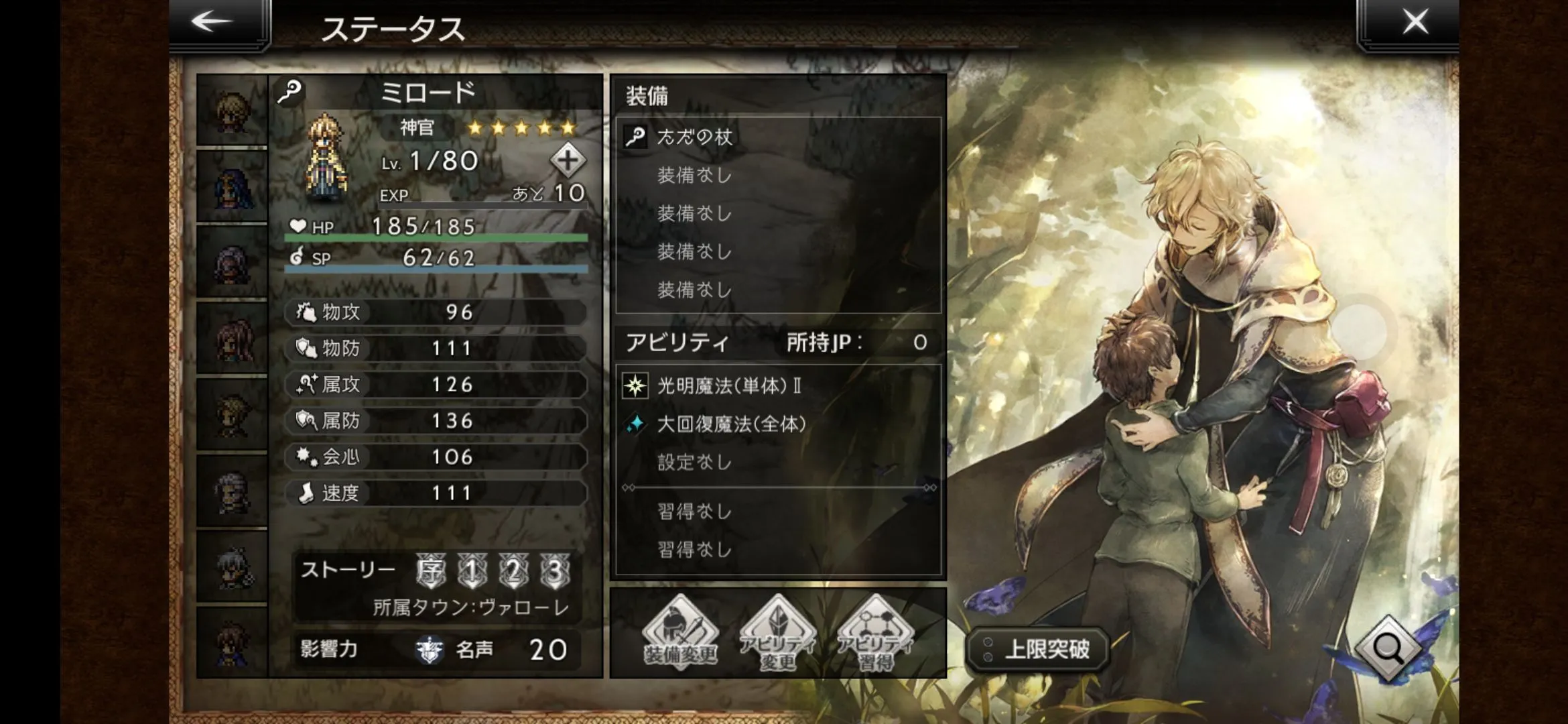Open story chapter 2 badge
Image resolution: width=1568 pixels, height=724 pixels.
click(x=513, y=571)
